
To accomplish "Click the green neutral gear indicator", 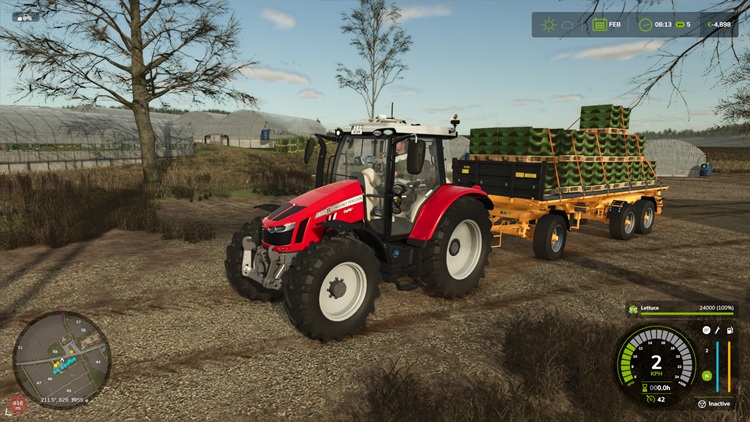I will point(706,375).
